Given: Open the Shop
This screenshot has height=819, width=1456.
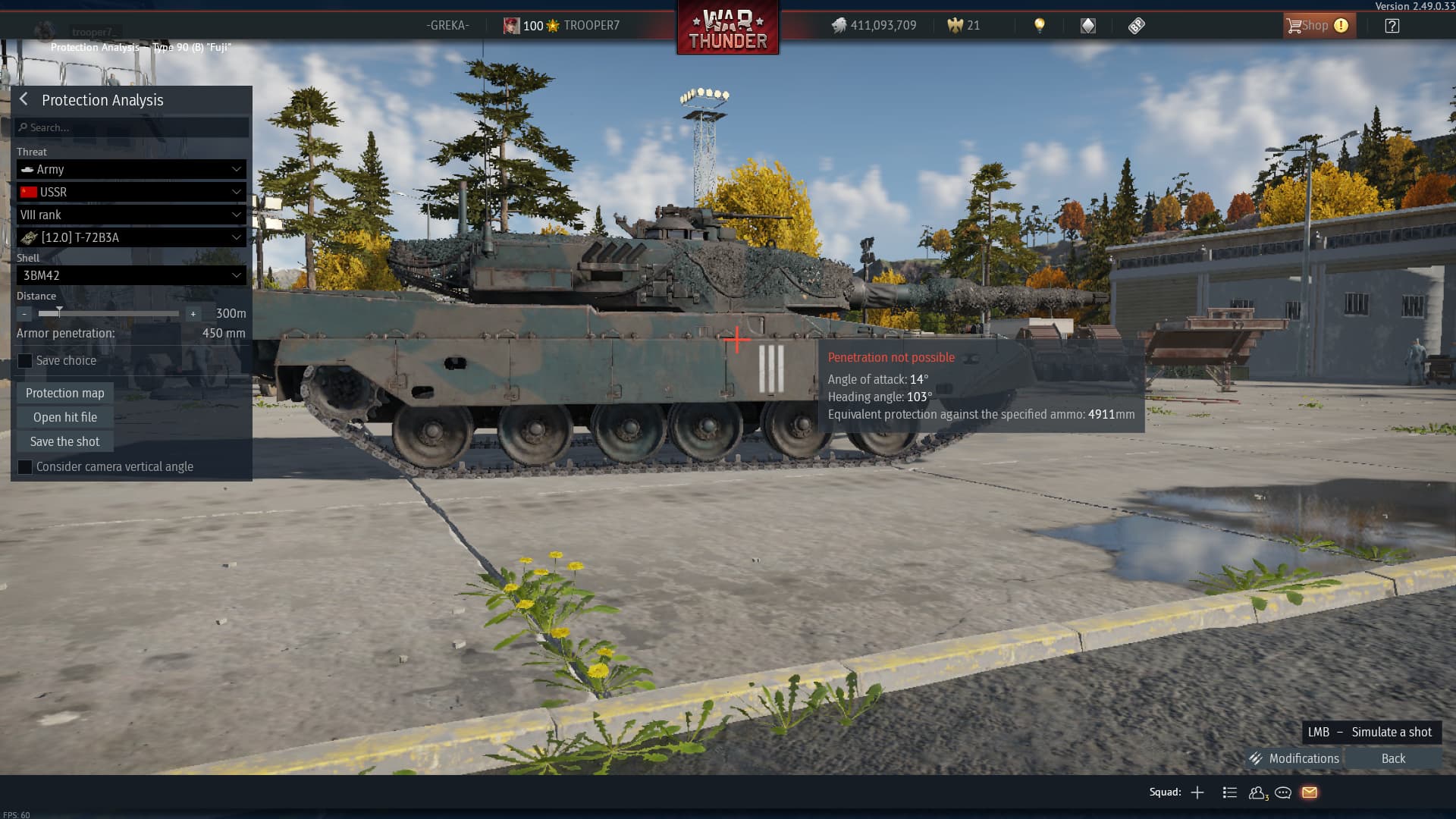Looking at the screenshot, I should tap(1316, 26).
